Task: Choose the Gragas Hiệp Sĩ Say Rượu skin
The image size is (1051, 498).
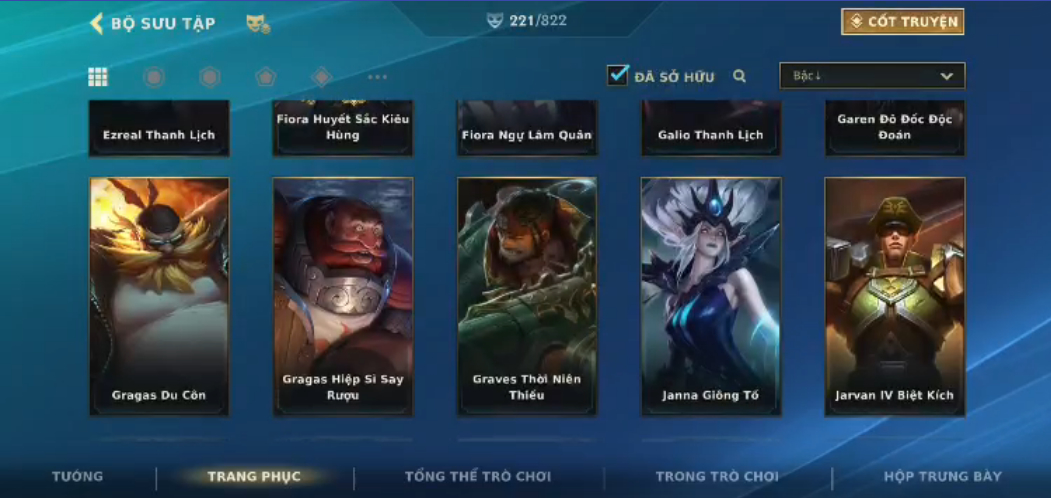Action: (x=343, y=296)
